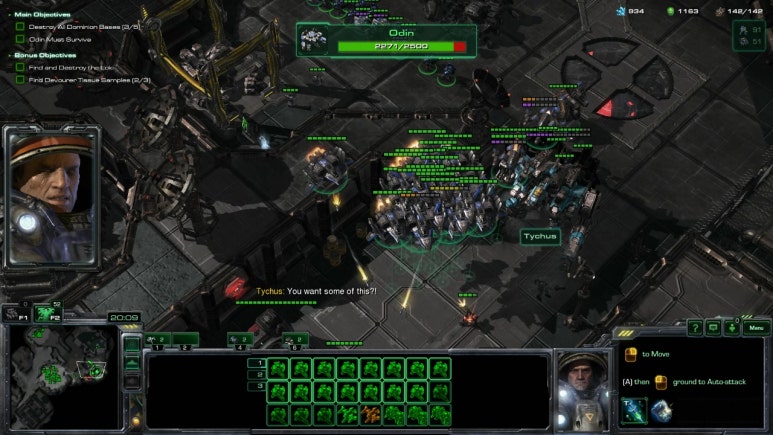Select all army units with F2 button
The width and height of the screenshot is (773, 435).
tap(44, 313)
